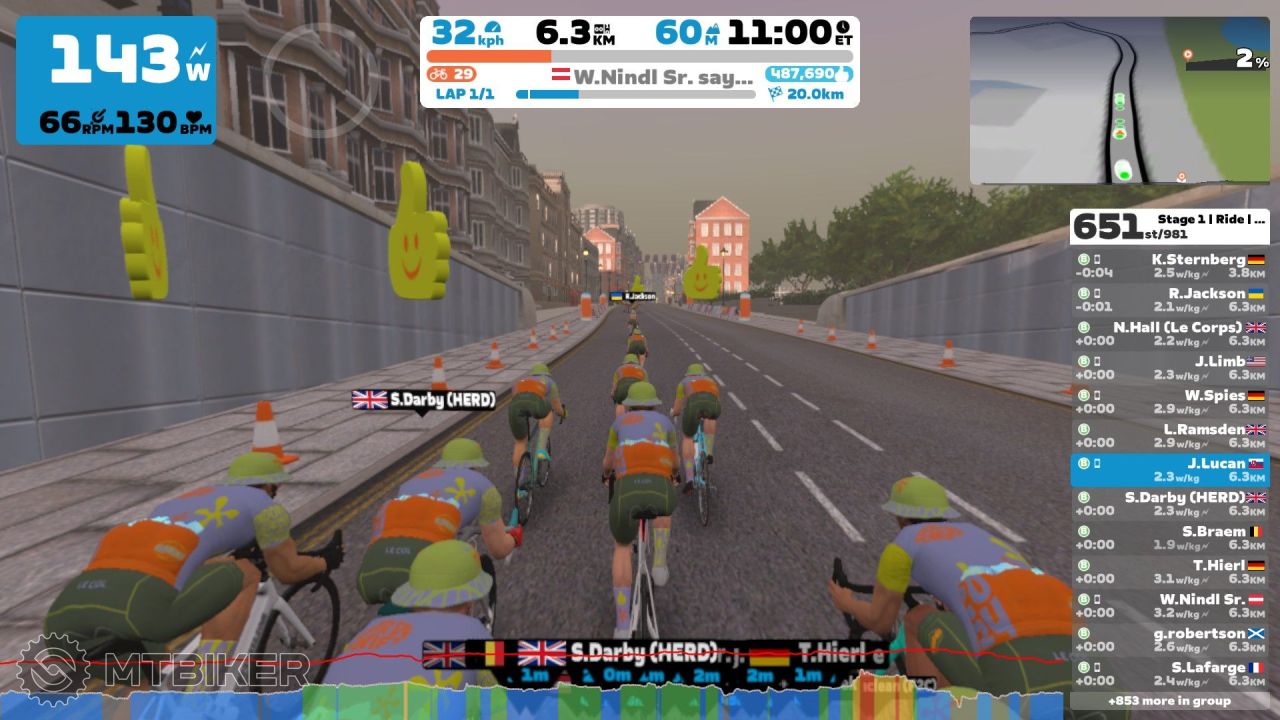Viewport: 1280px width, 720px height.
Task: Select the highlighted J.Lucan row
Action: pyautogui.click(x=1169, y=470)
